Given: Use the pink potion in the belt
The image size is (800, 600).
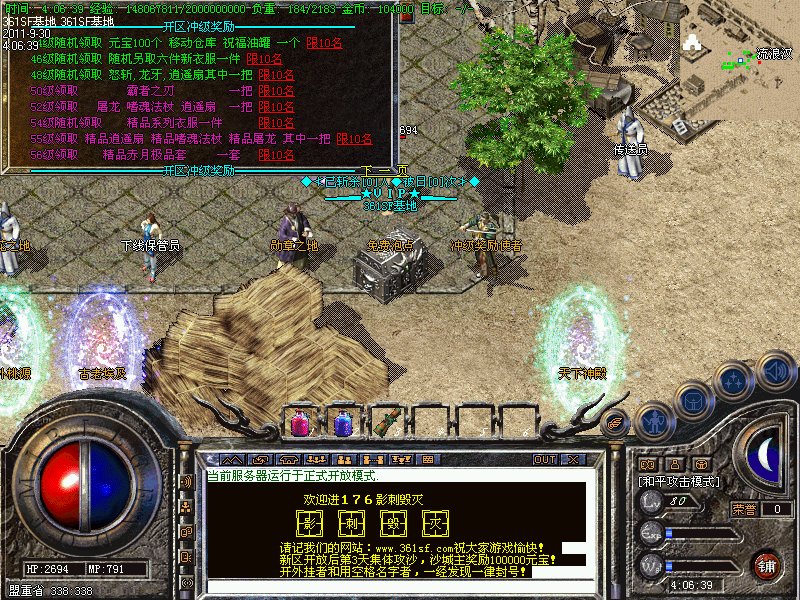Looking at the screenshot, I should [x=299, y=422].
